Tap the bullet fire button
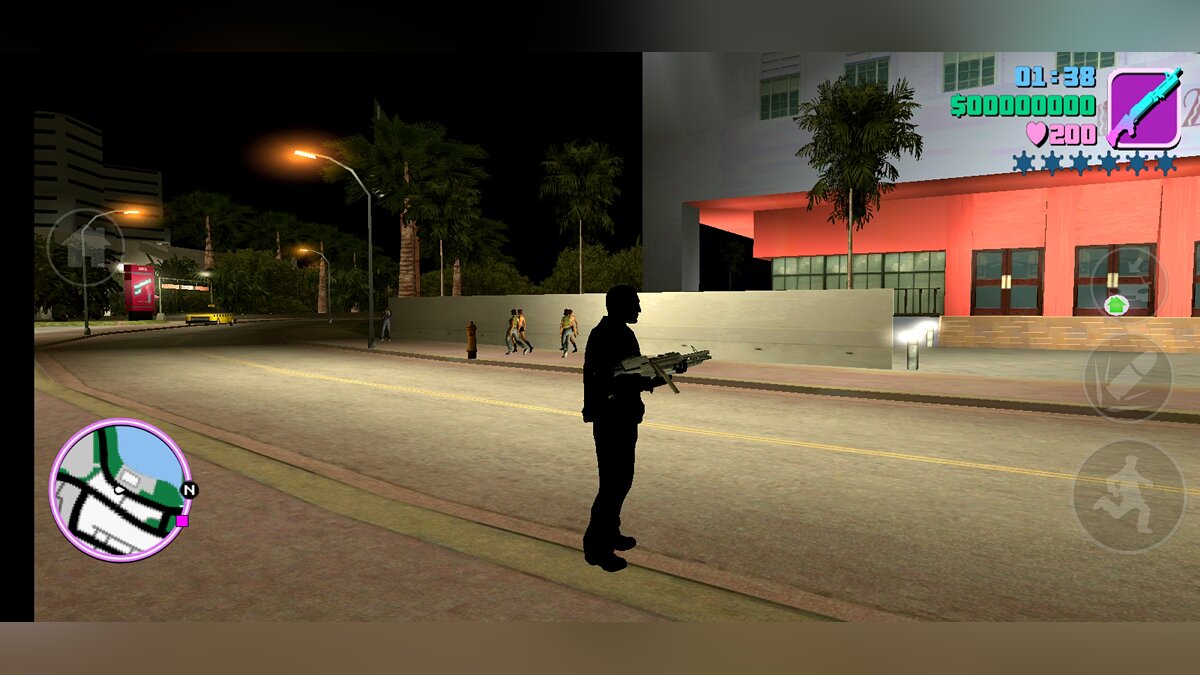 tap(1127, 377)
